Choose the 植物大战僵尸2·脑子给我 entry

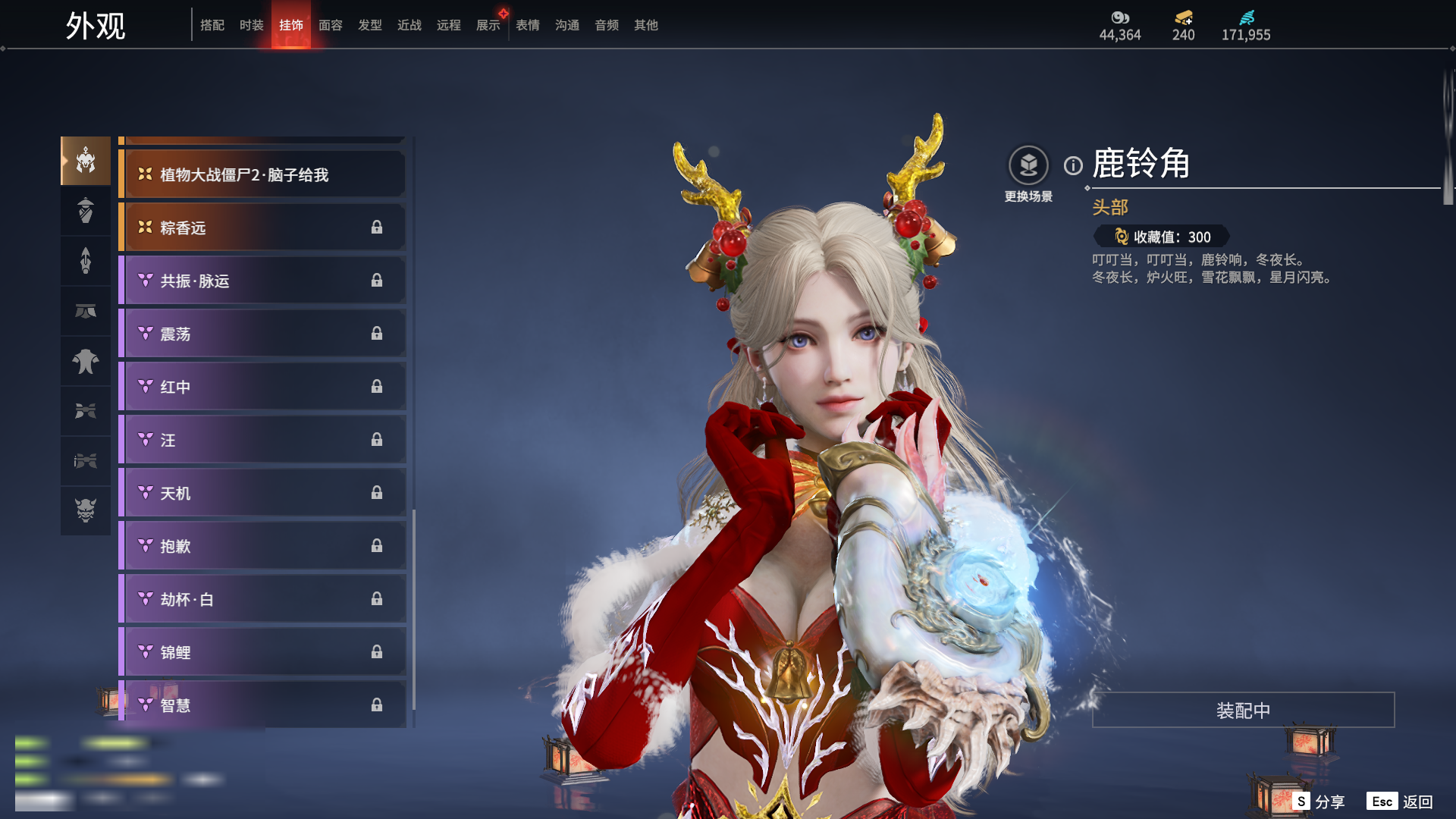point(262,175)
